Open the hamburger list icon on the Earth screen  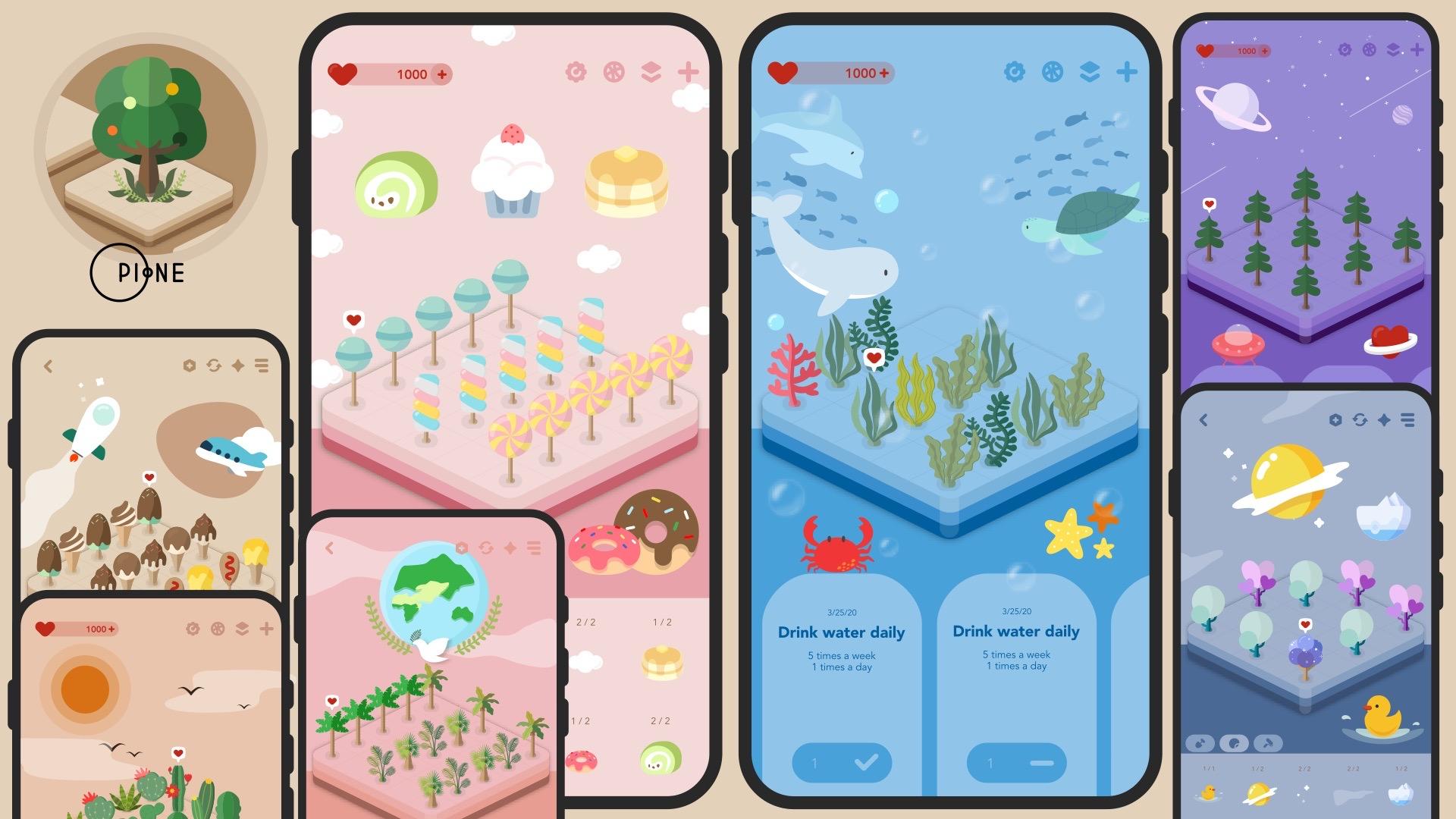click(534, 548)
